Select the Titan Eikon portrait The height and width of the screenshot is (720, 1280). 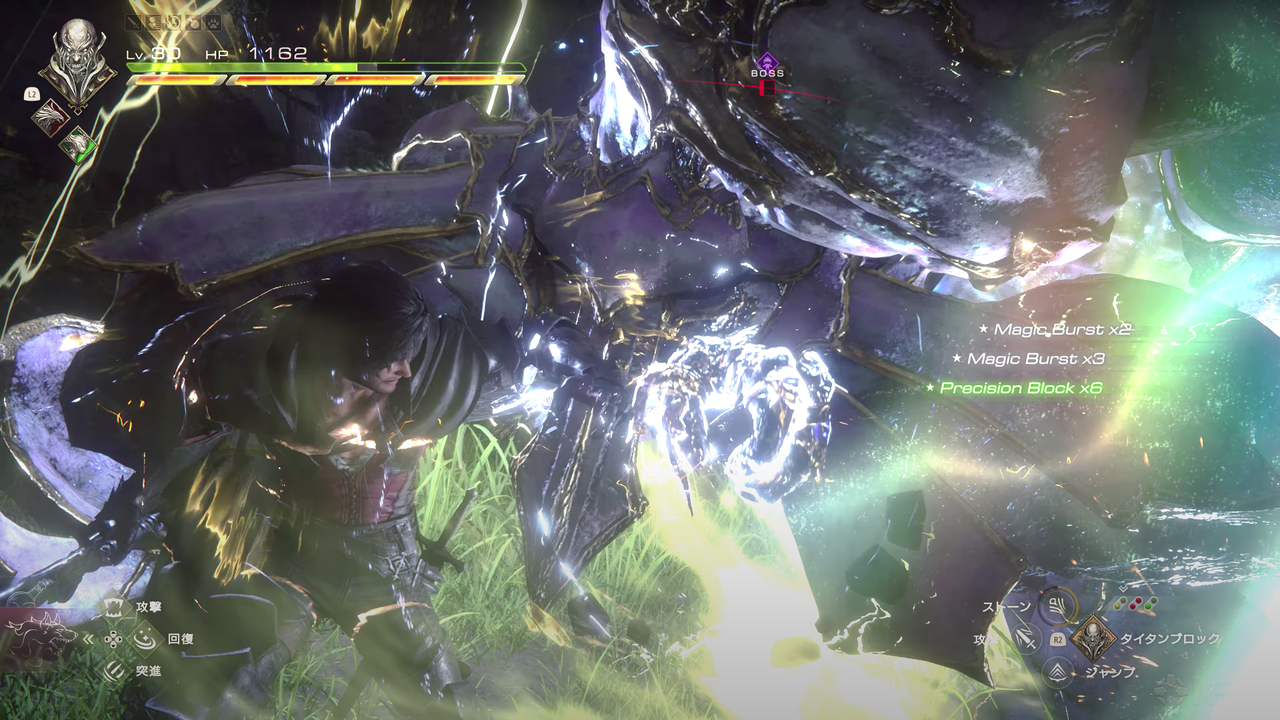[x=76, y=62]
